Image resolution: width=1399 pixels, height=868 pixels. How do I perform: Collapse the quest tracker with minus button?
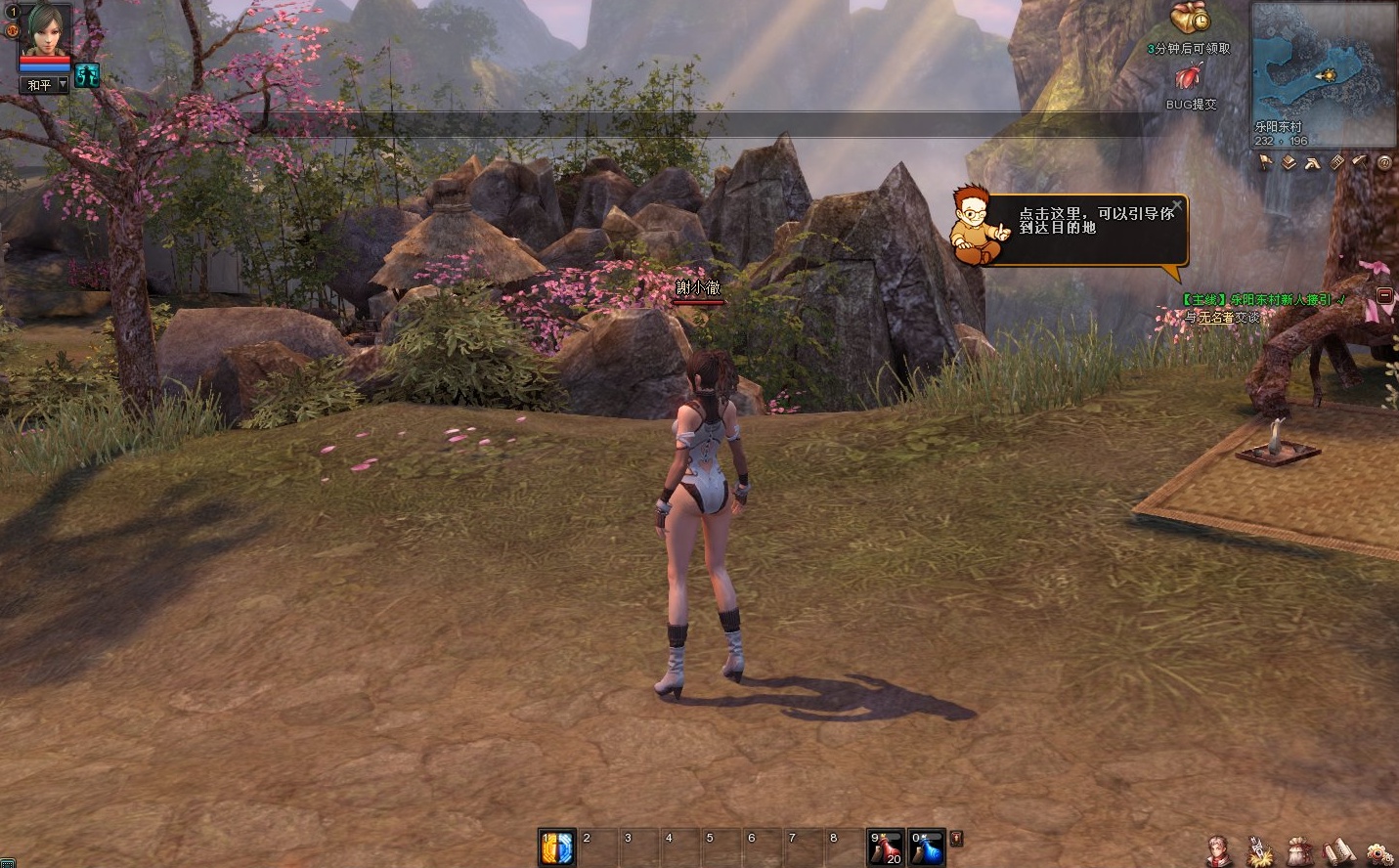point(1384,295)
